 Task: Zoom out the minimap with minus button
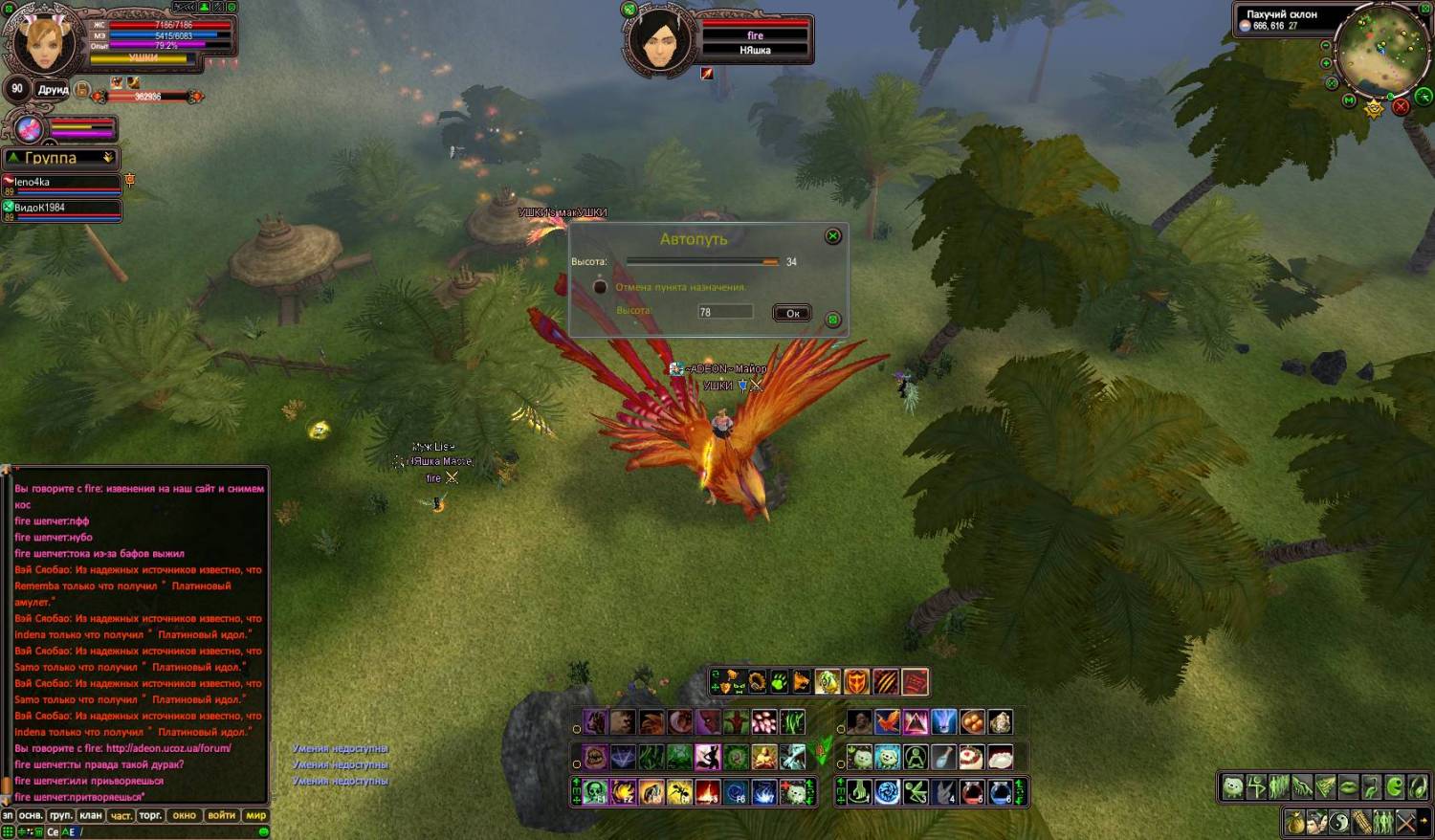click(1325, 46)
